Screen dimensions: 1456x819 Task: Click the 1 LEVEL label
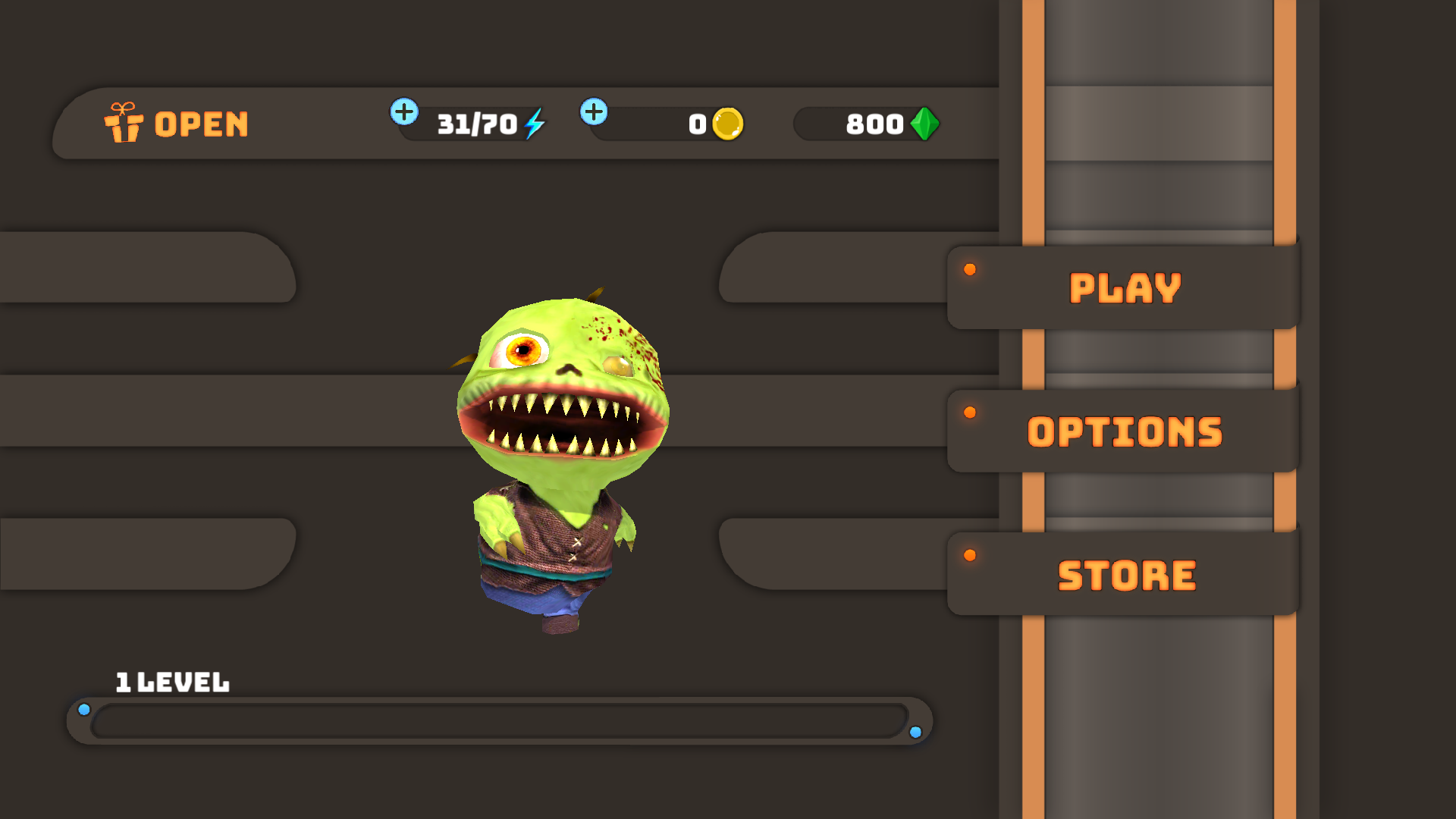[x=172, y=682]
